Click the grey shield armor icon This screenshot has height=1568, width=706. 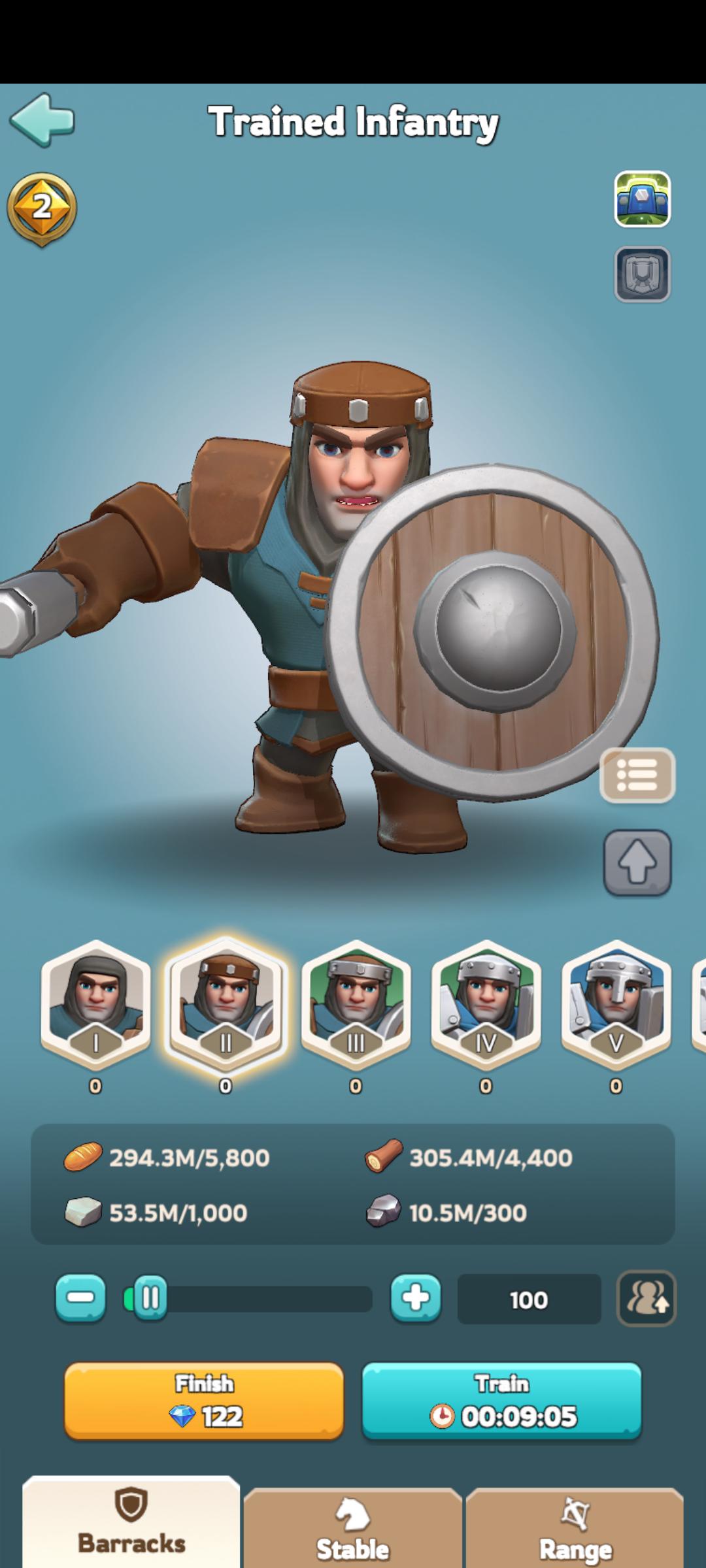[x=642, y=274]
